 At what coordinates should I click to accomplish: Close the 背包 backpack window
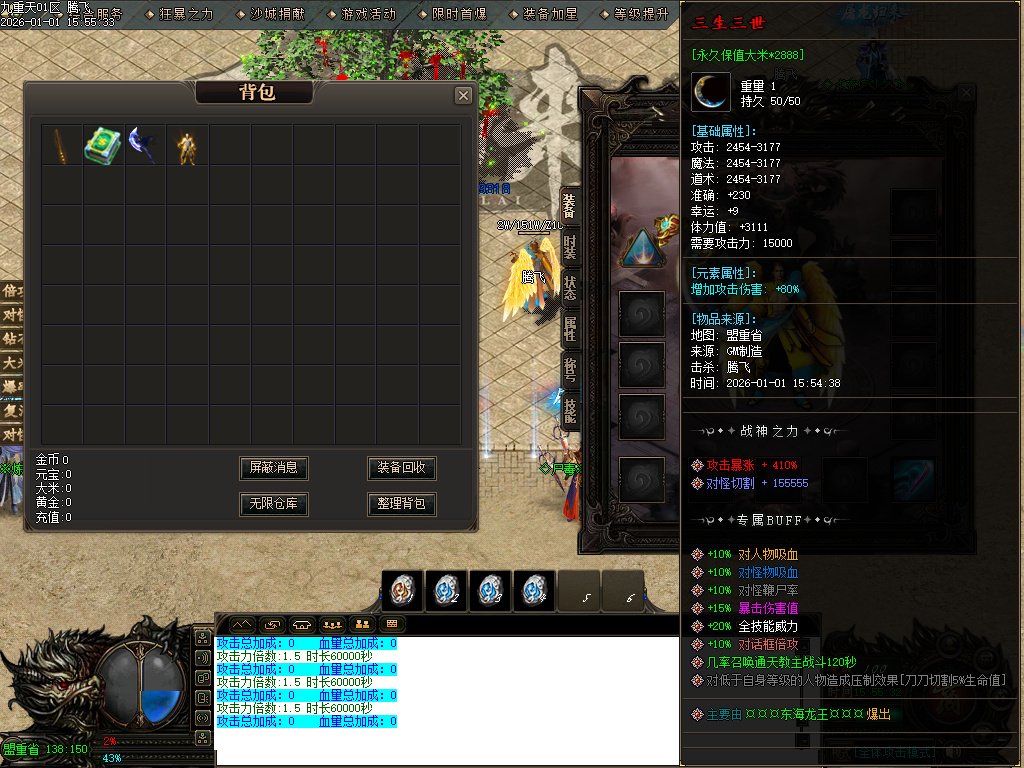463,95
